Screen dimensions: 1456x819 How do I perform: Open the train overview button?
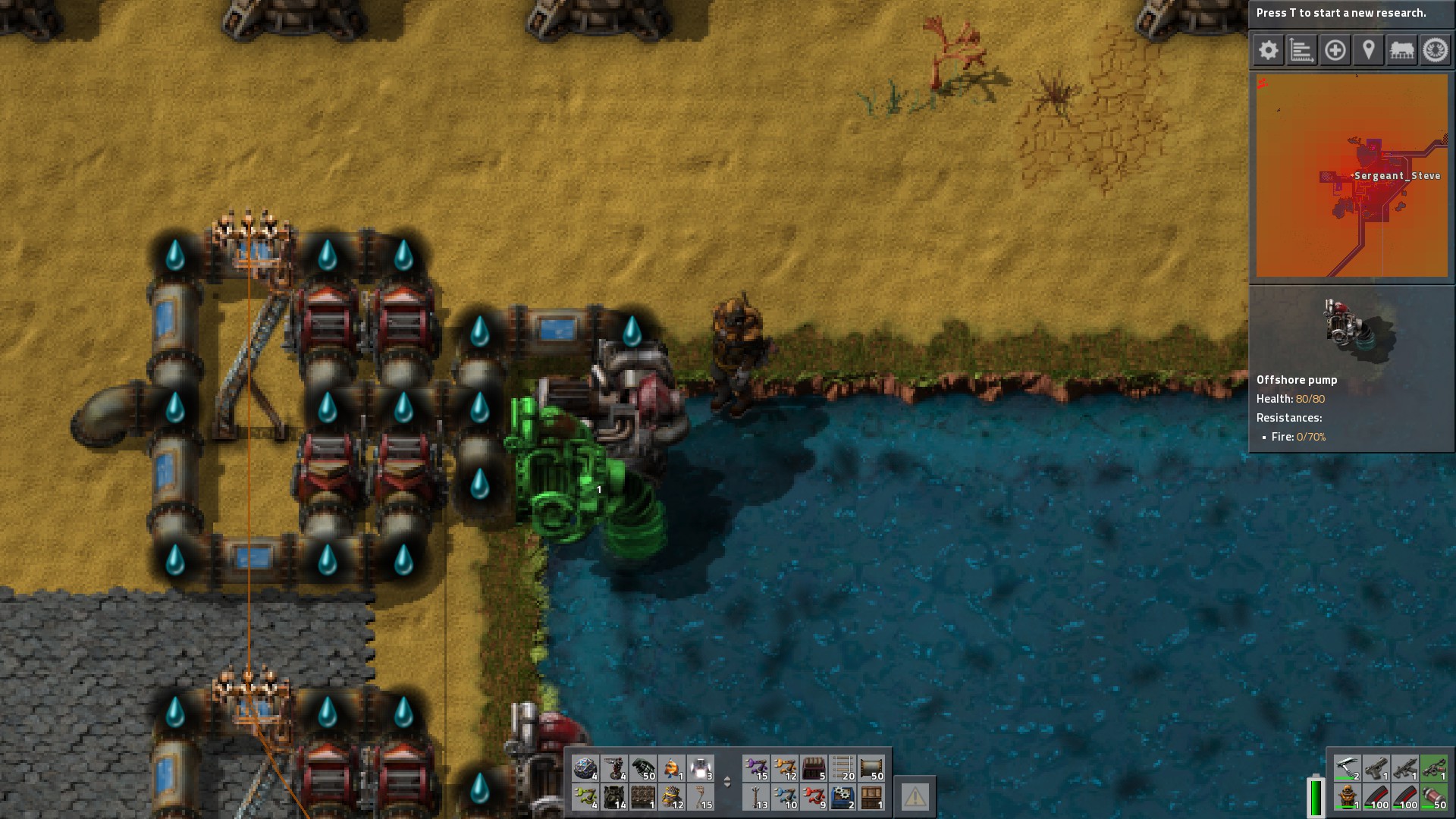1401,51
